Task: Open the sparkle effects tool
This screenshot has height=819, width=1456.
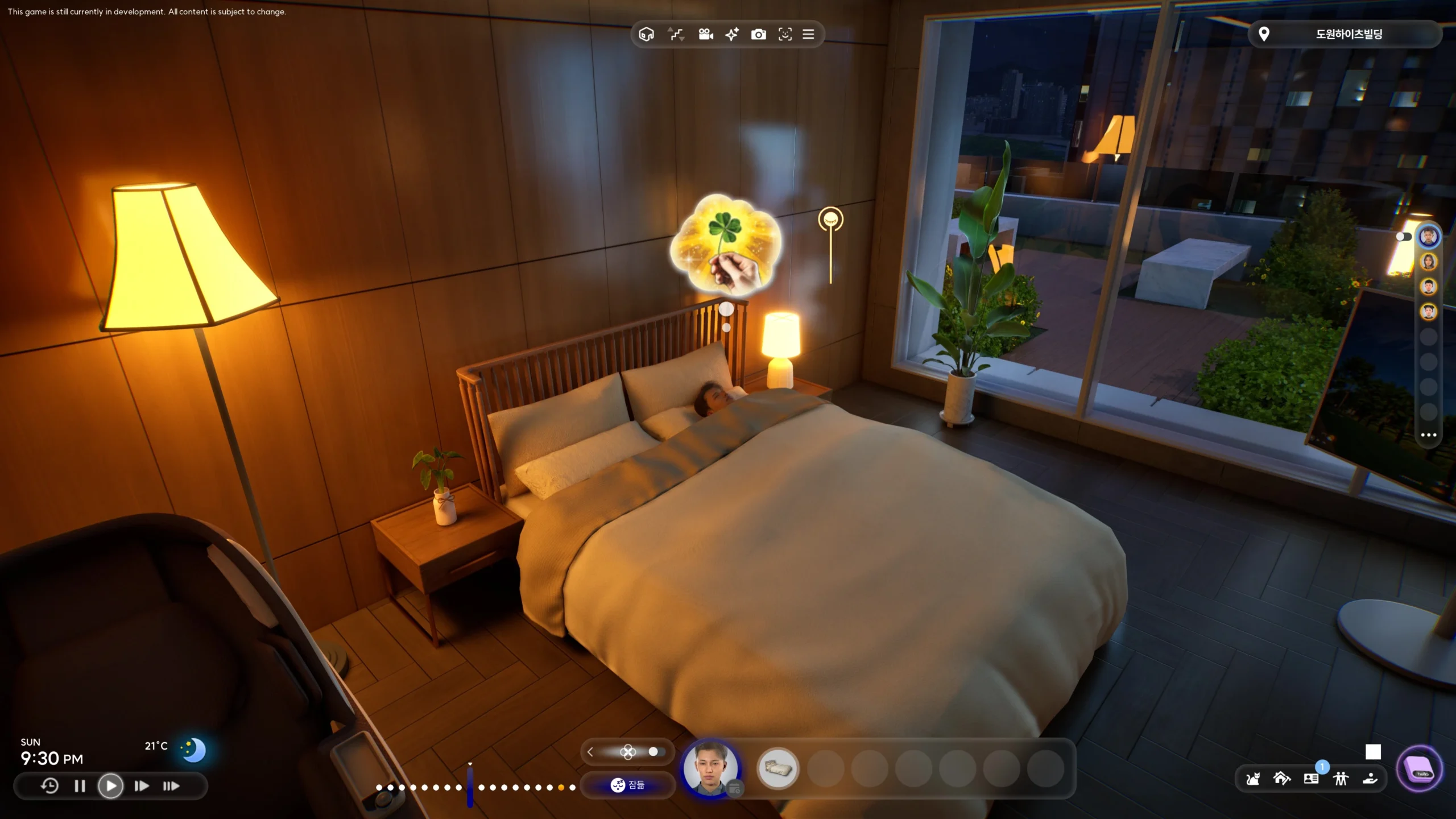Action: [731, 34]
